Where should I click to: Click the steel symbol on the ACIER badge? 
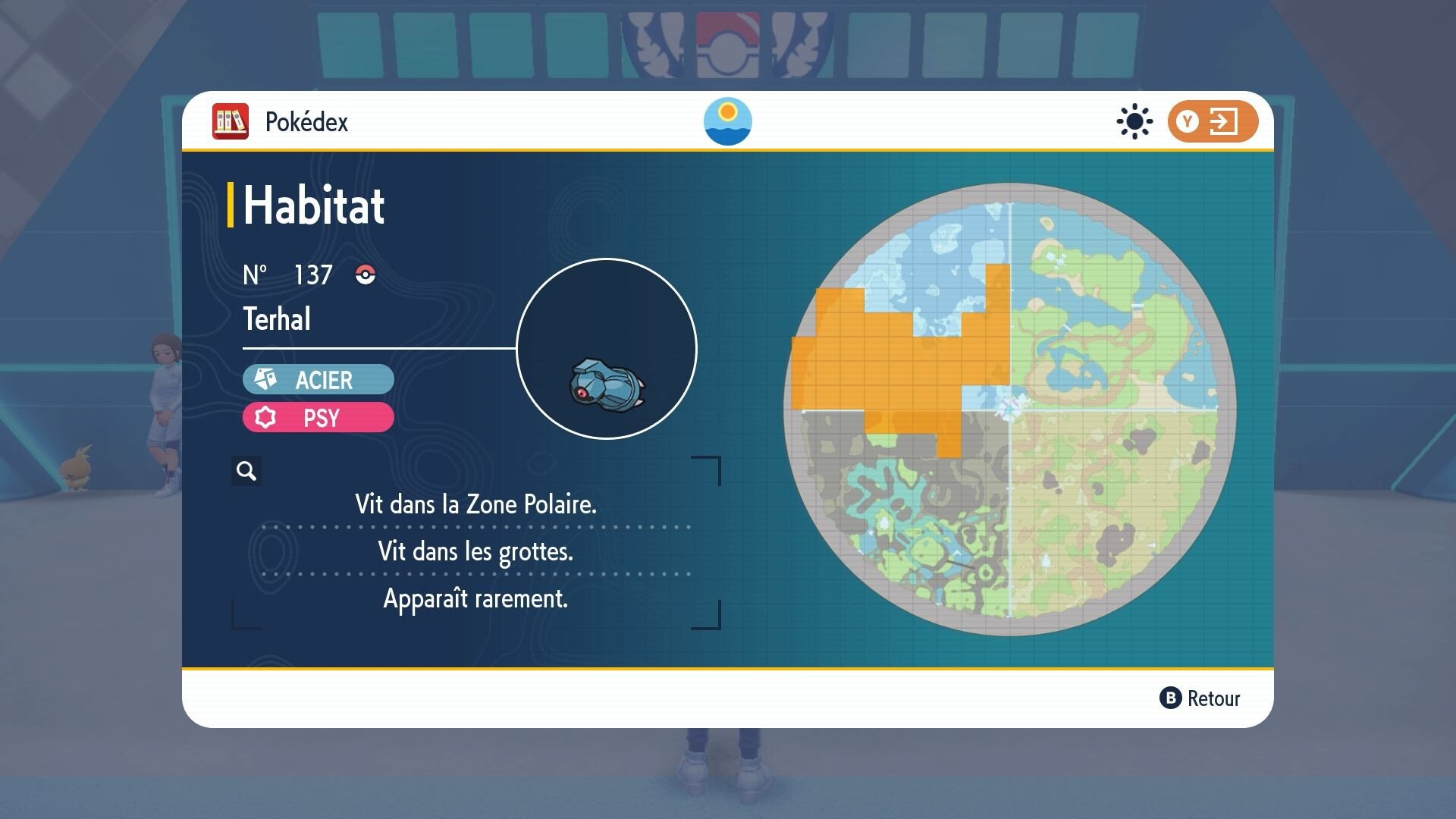(x=267, y=379)
